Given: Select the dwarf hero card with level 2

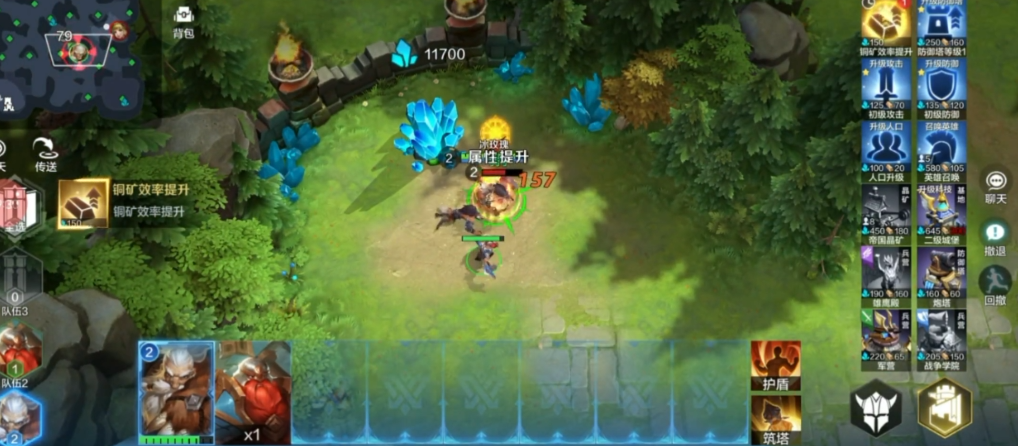Looking at the screenshot, I should [x=176, y=392].
